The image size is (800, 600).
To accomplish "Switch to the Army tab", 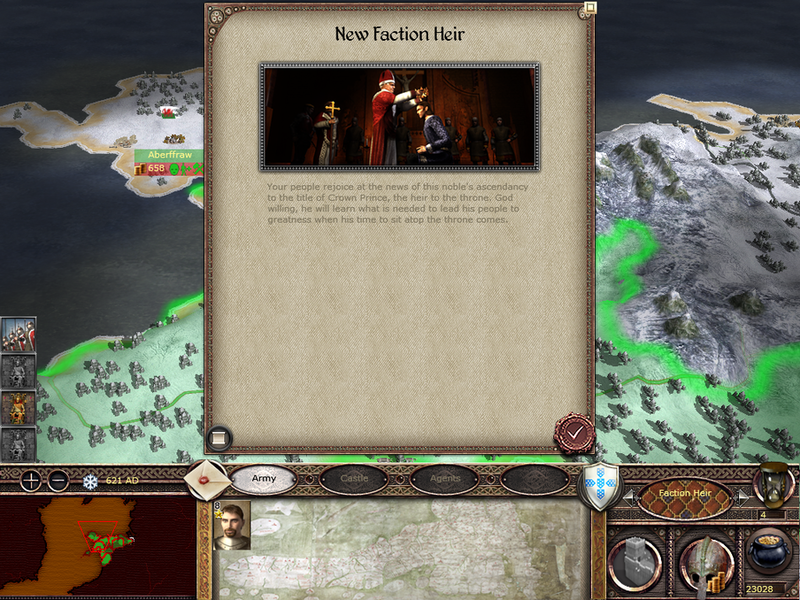I will 264,479.
